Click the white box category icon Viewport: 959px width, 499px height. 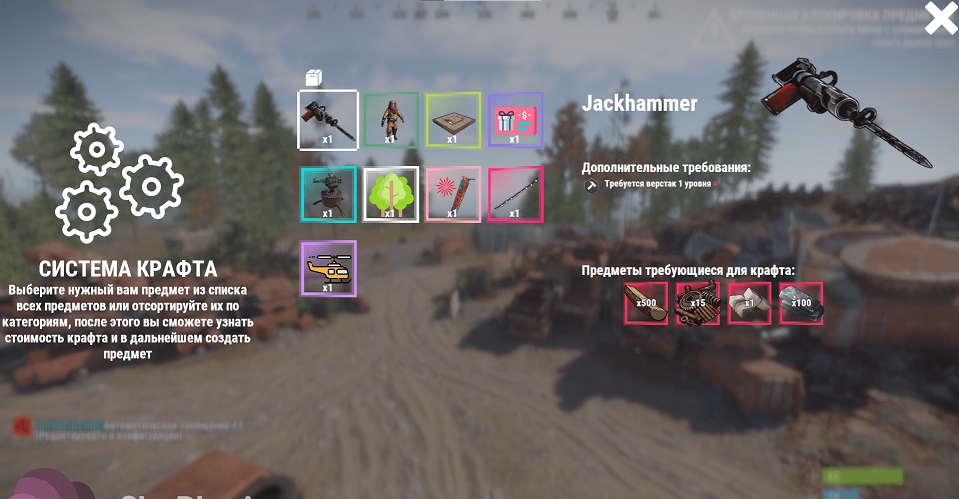(x=313, y=78)
